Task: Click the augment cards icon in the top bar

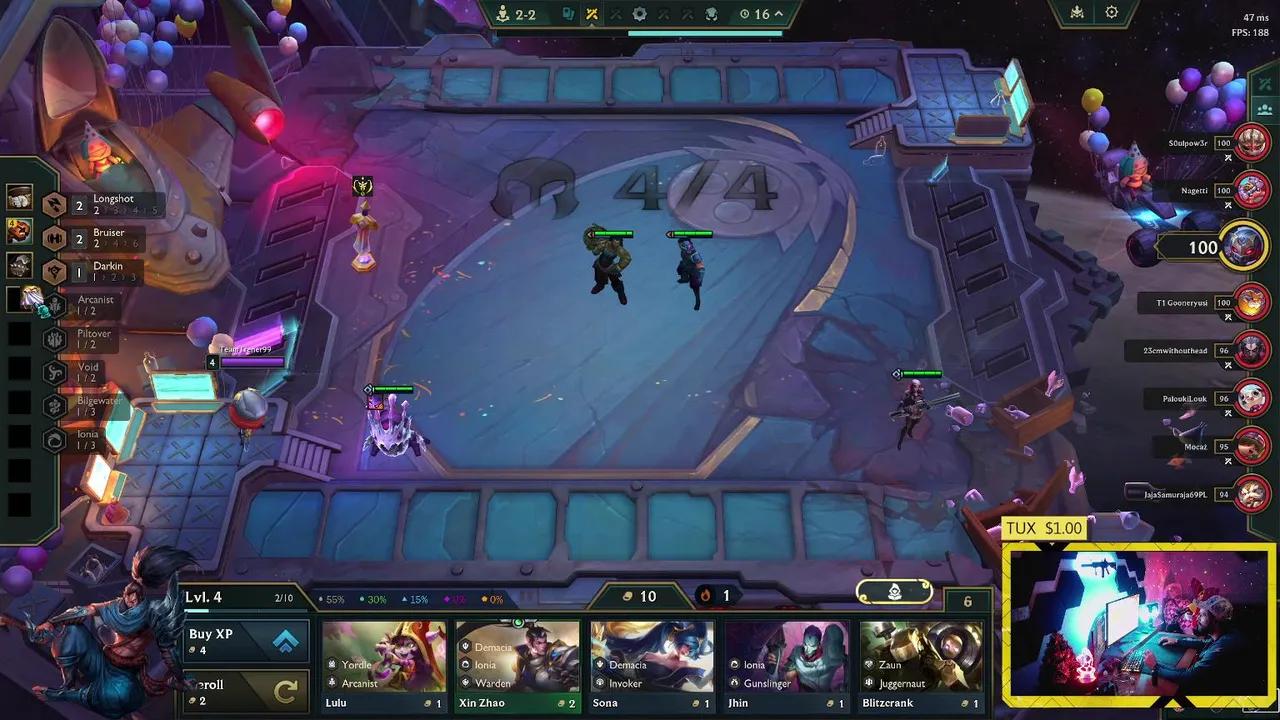Action: click(568, 14)
